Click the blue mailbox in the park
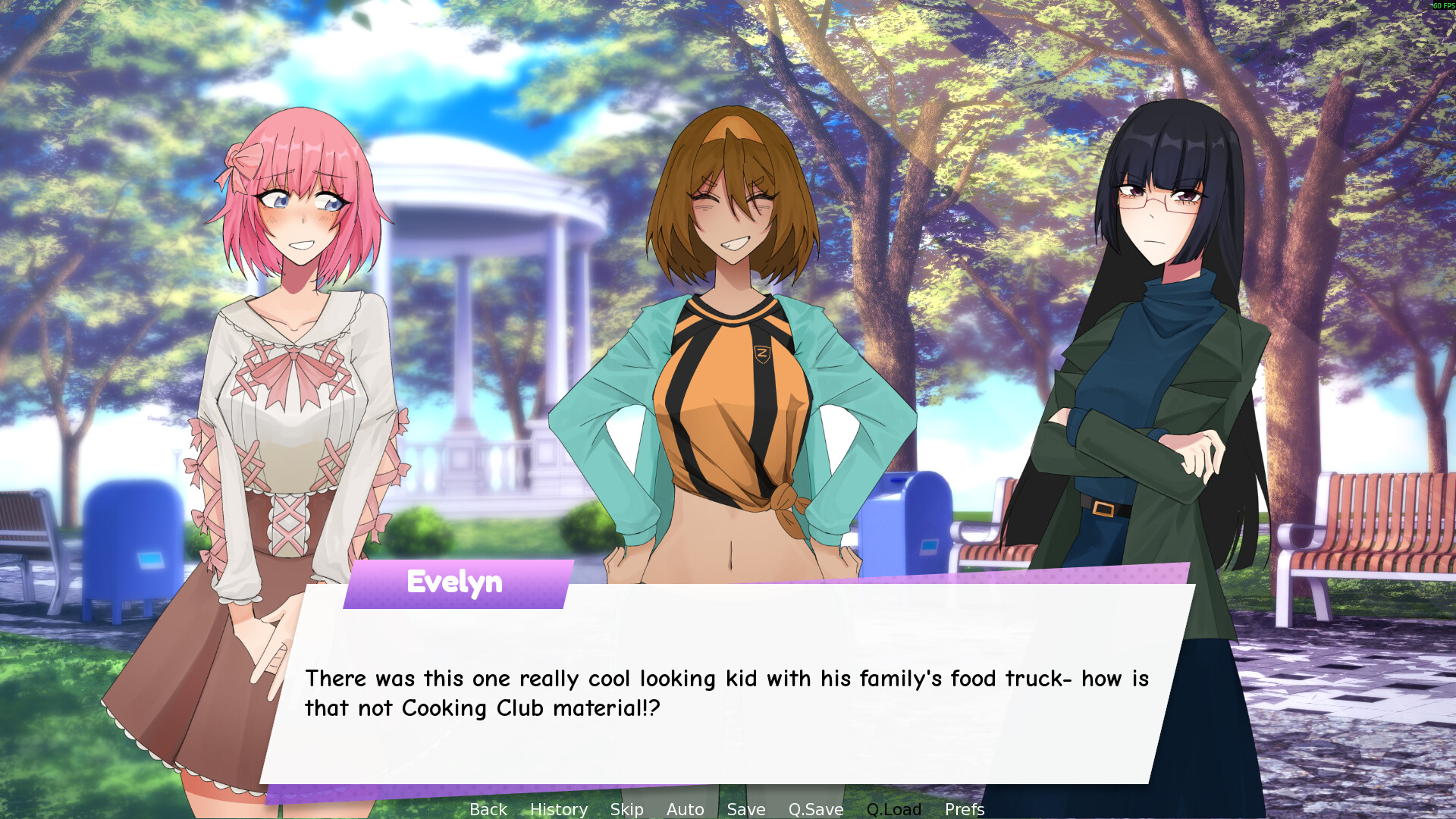Image resolution: width=1456 pixels, height=819 pixels. 910,523
